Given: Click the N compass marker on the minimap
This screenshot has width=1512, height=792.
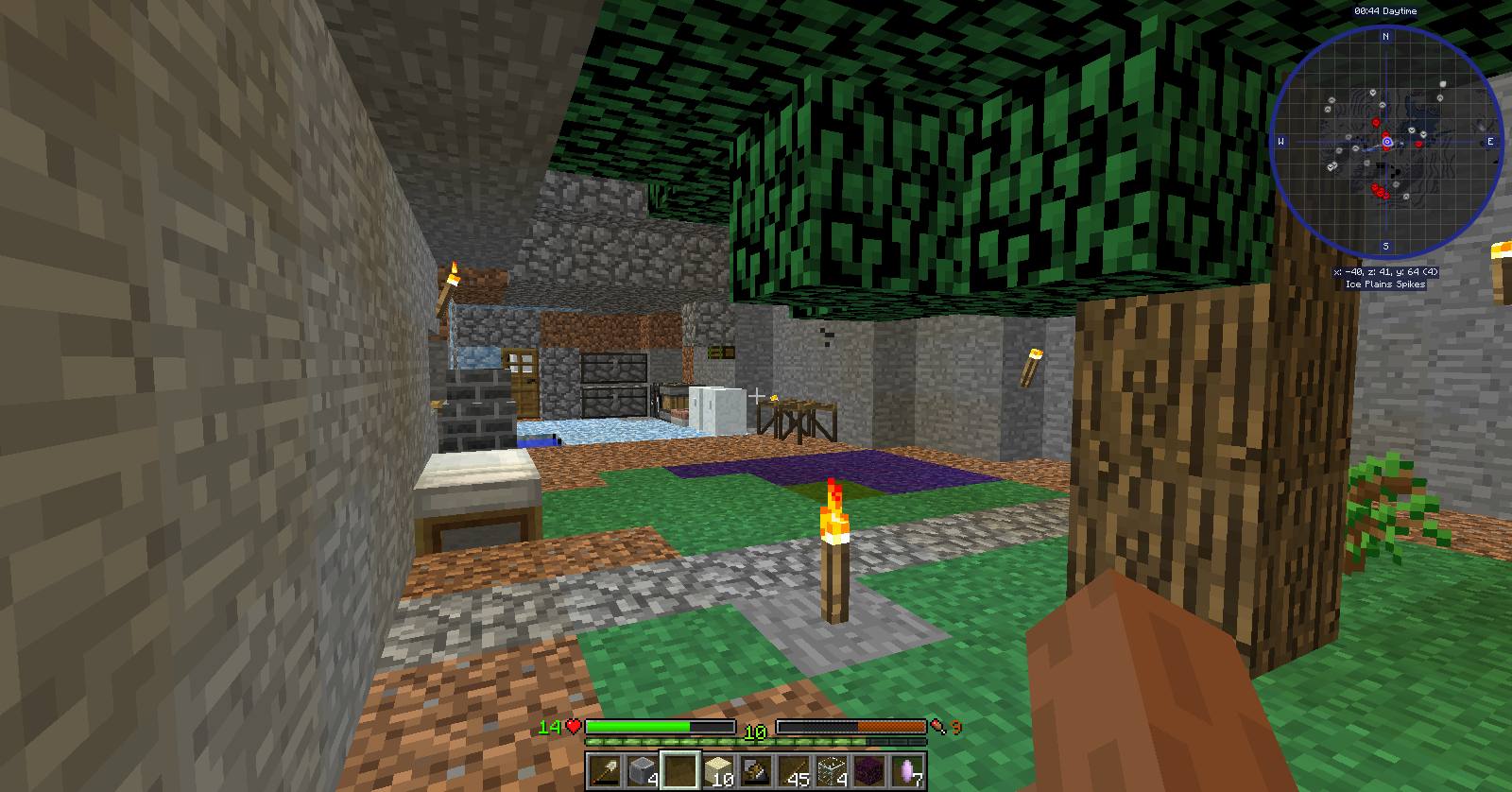Looking at the screenshot, I should click(x=1384, y=37).
